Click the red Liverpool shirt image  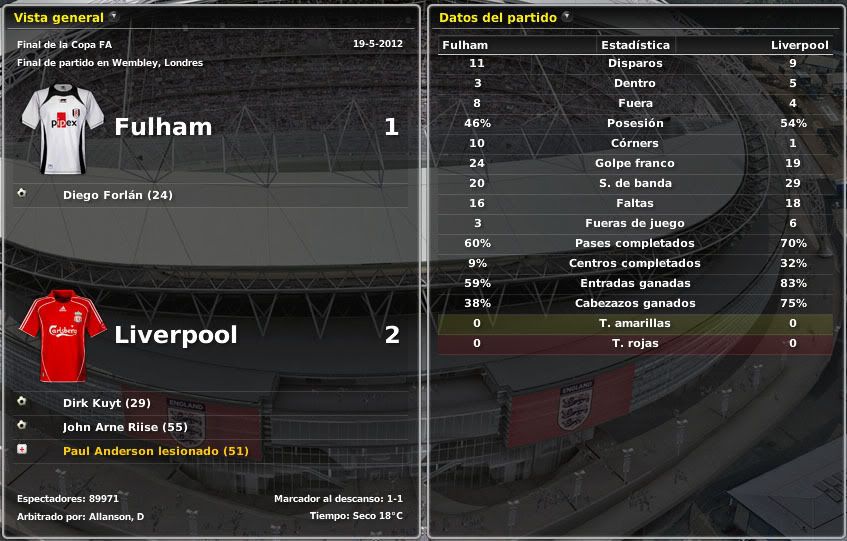(x=62, y=337)
